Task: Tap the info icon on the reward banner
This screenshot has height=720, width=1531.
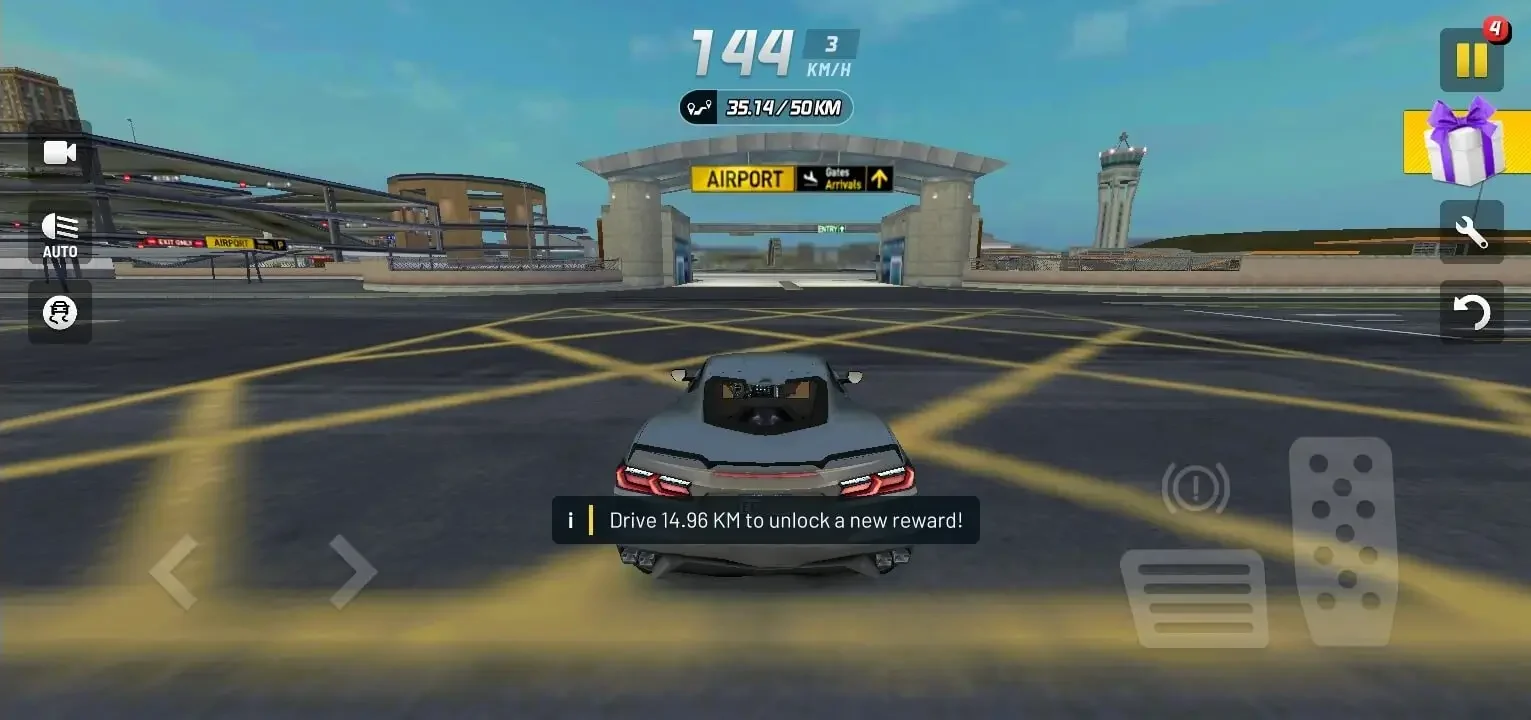Action: point(570,519)
